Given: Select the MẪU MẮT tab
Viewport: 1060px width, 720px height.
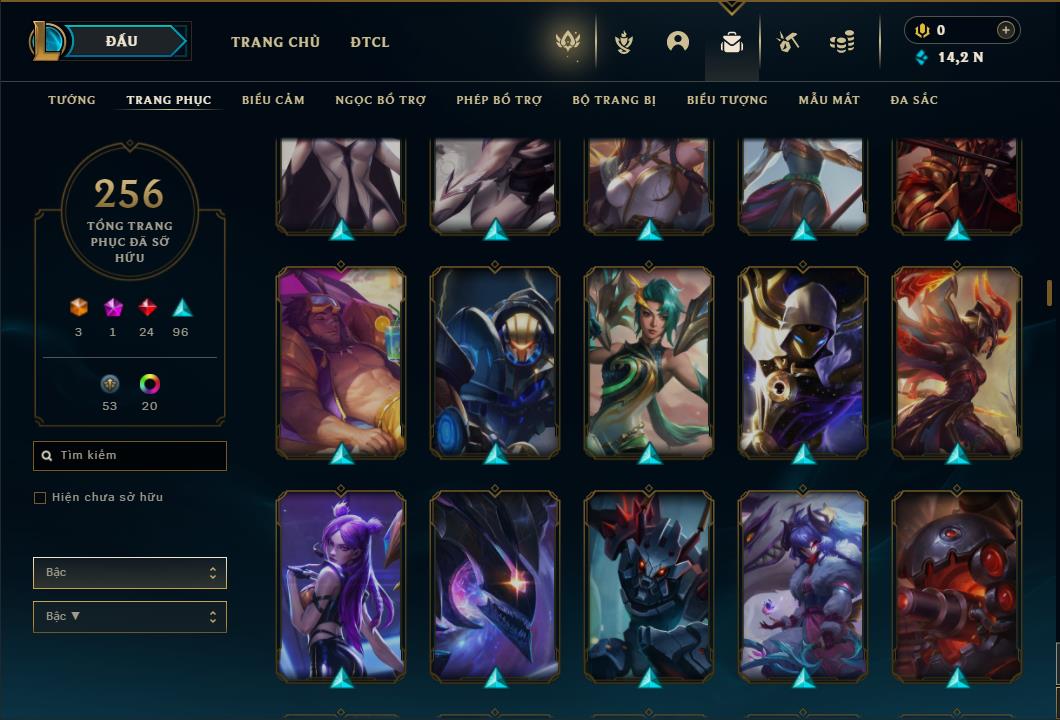Looking at the screenshot, I should point(829,100).
